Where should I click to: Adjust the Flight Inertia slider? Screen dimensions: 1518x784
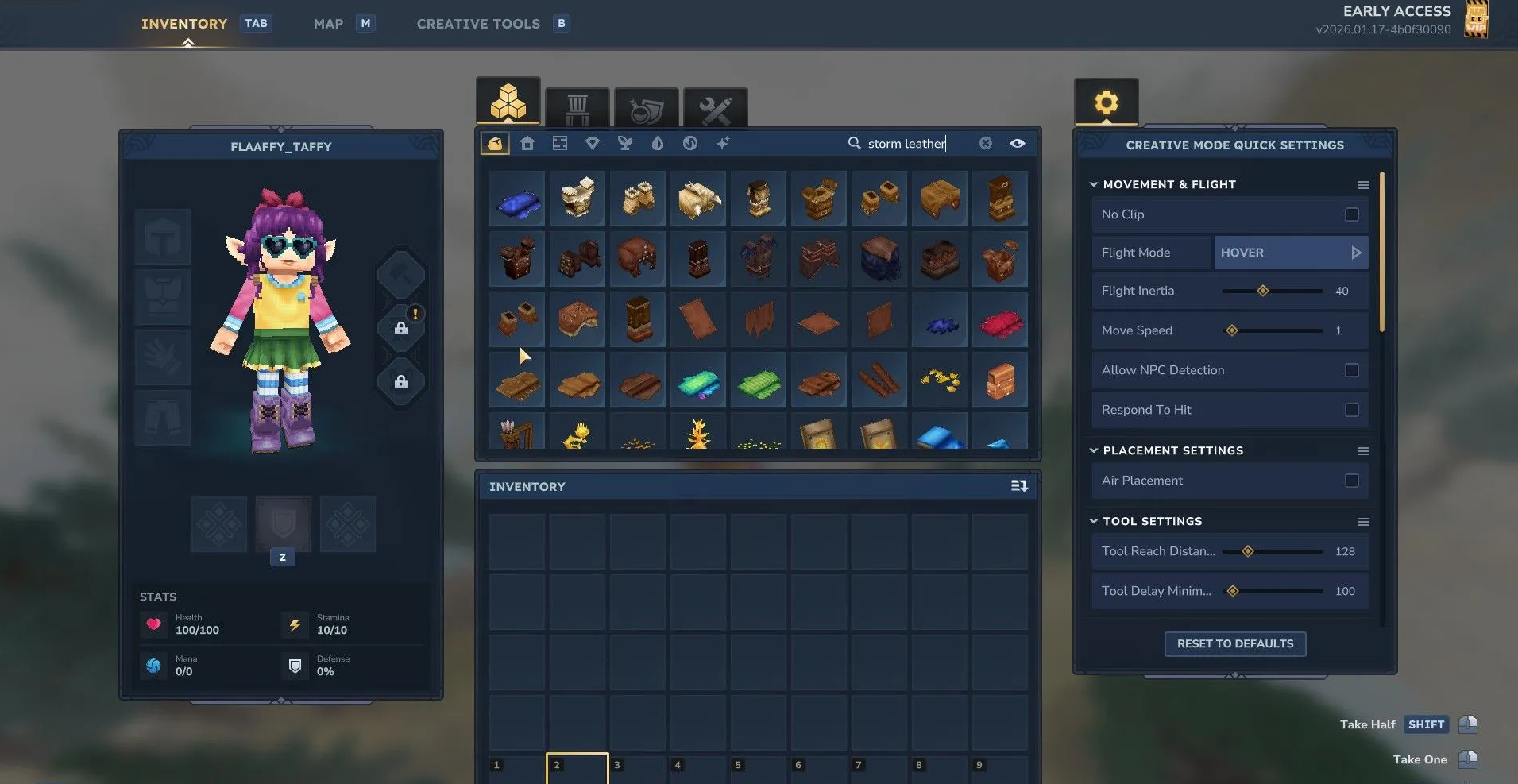(x=1262, y=291)
